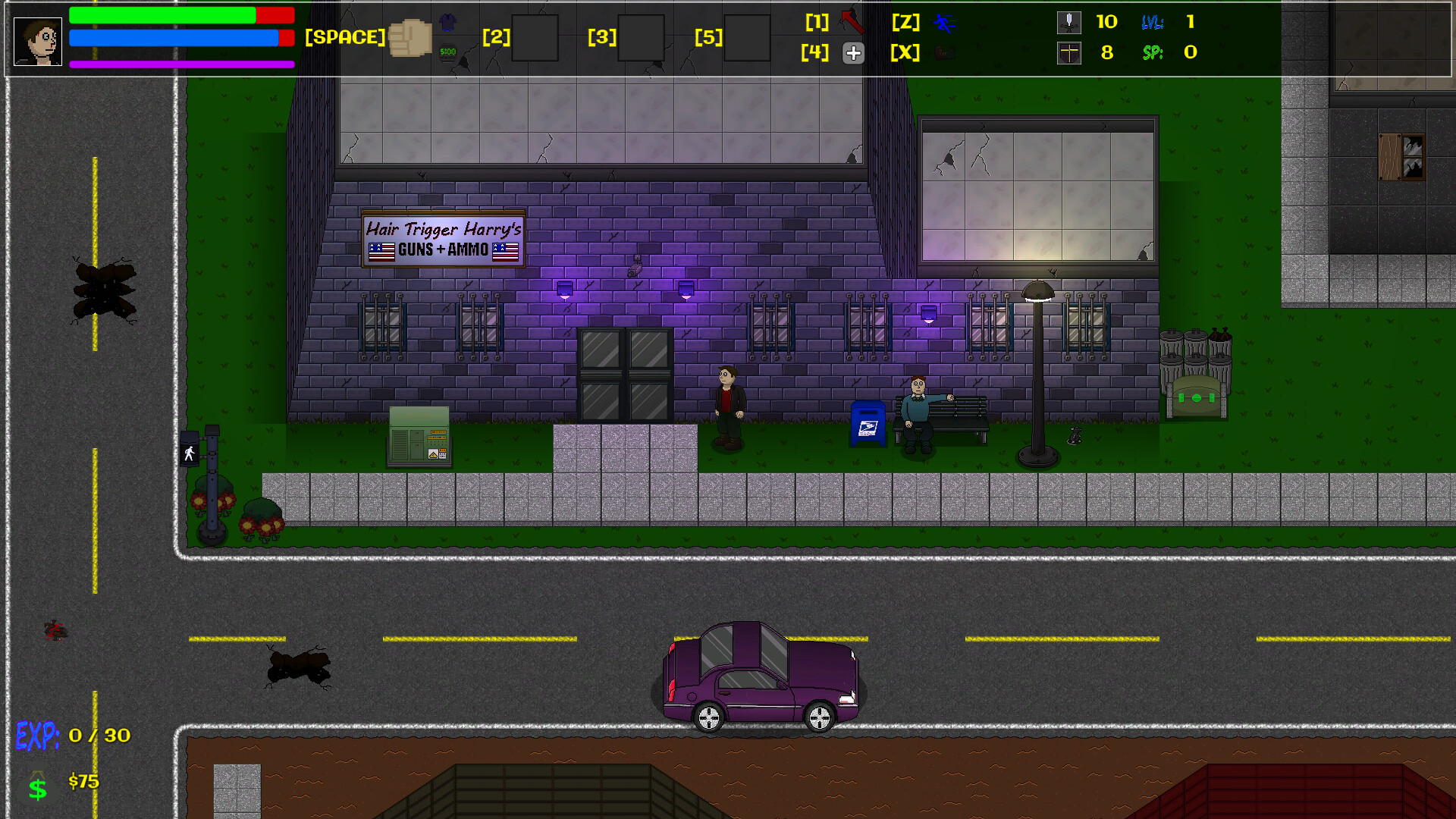
Task: Select the health pack icon in slot [4]
Action: [854, 53]
